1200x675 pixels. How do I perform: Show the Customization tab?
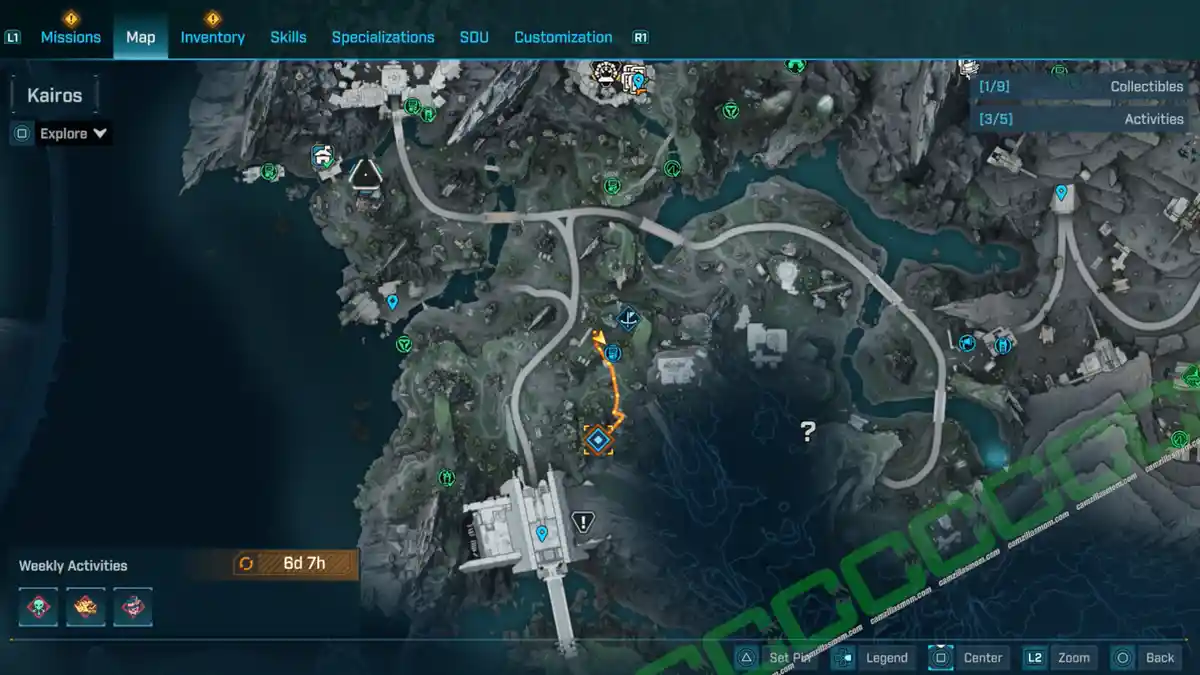(x=563, y=37)
